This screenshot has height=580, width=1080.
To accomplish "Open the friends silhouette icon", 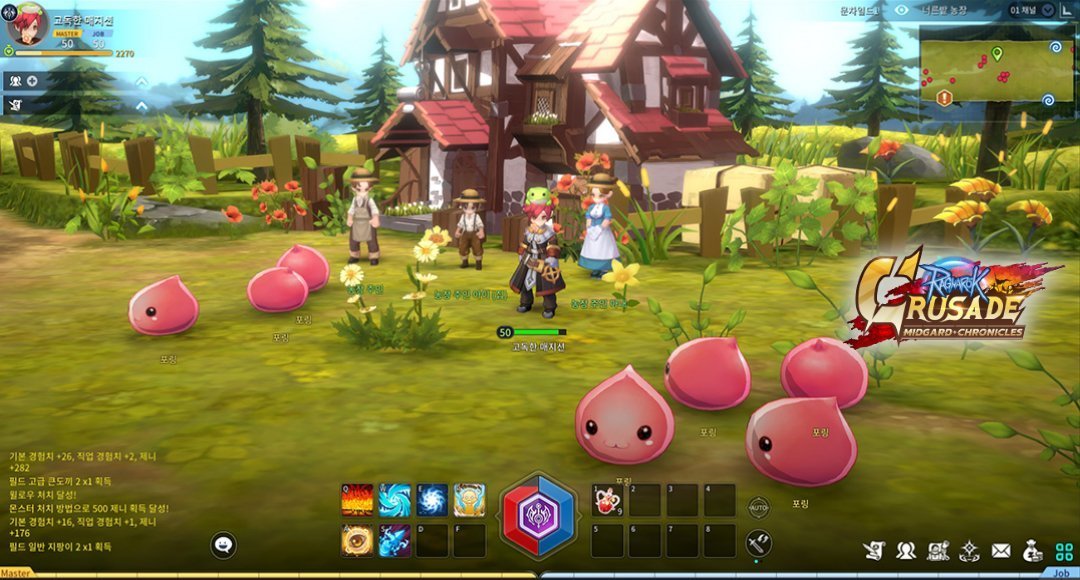I will pos(906,550).
